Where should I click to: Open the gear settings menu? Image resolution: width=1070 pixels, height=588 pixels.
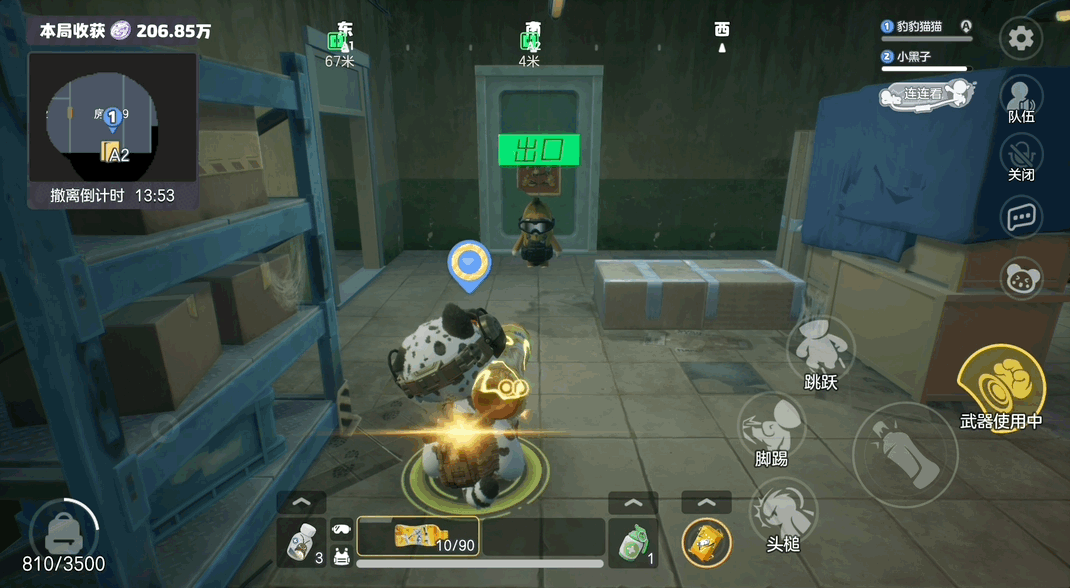point(1021,39)
